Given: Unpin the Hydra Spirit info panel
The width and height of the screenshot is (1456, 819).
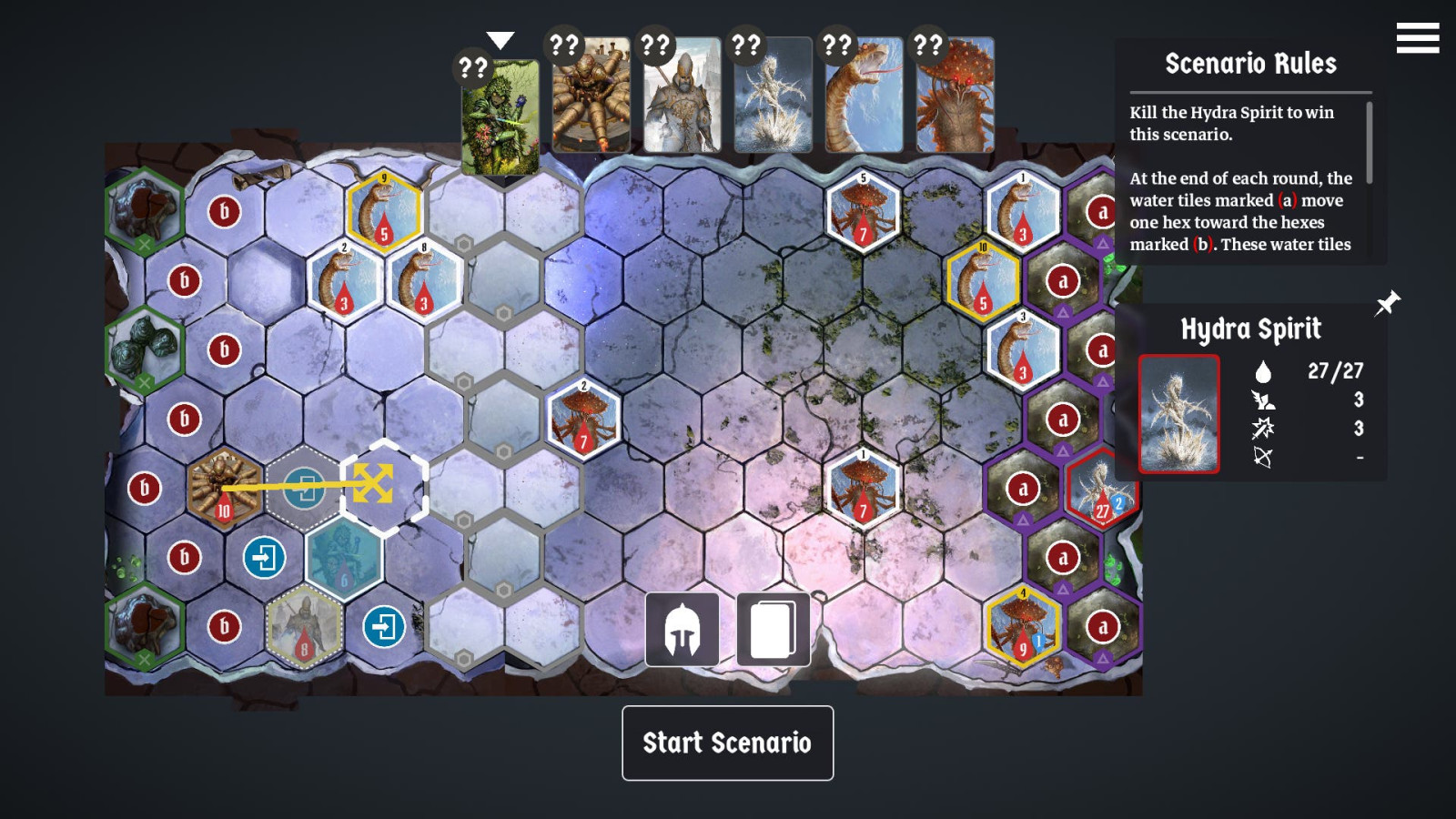Looking at the screenshot, I should [x=1387, y=303].
